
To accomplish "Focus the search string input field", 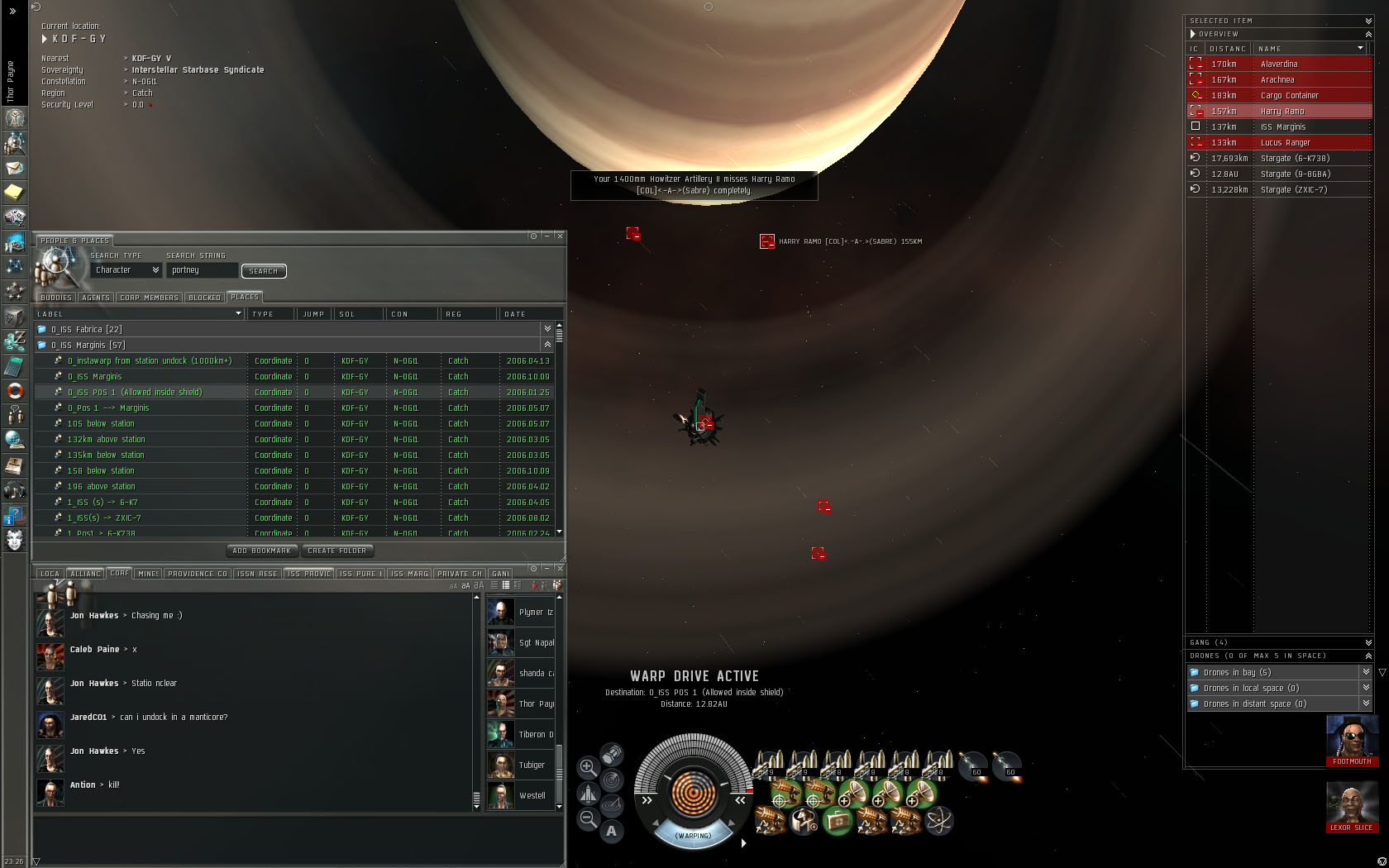I will [x=202, y=270].
